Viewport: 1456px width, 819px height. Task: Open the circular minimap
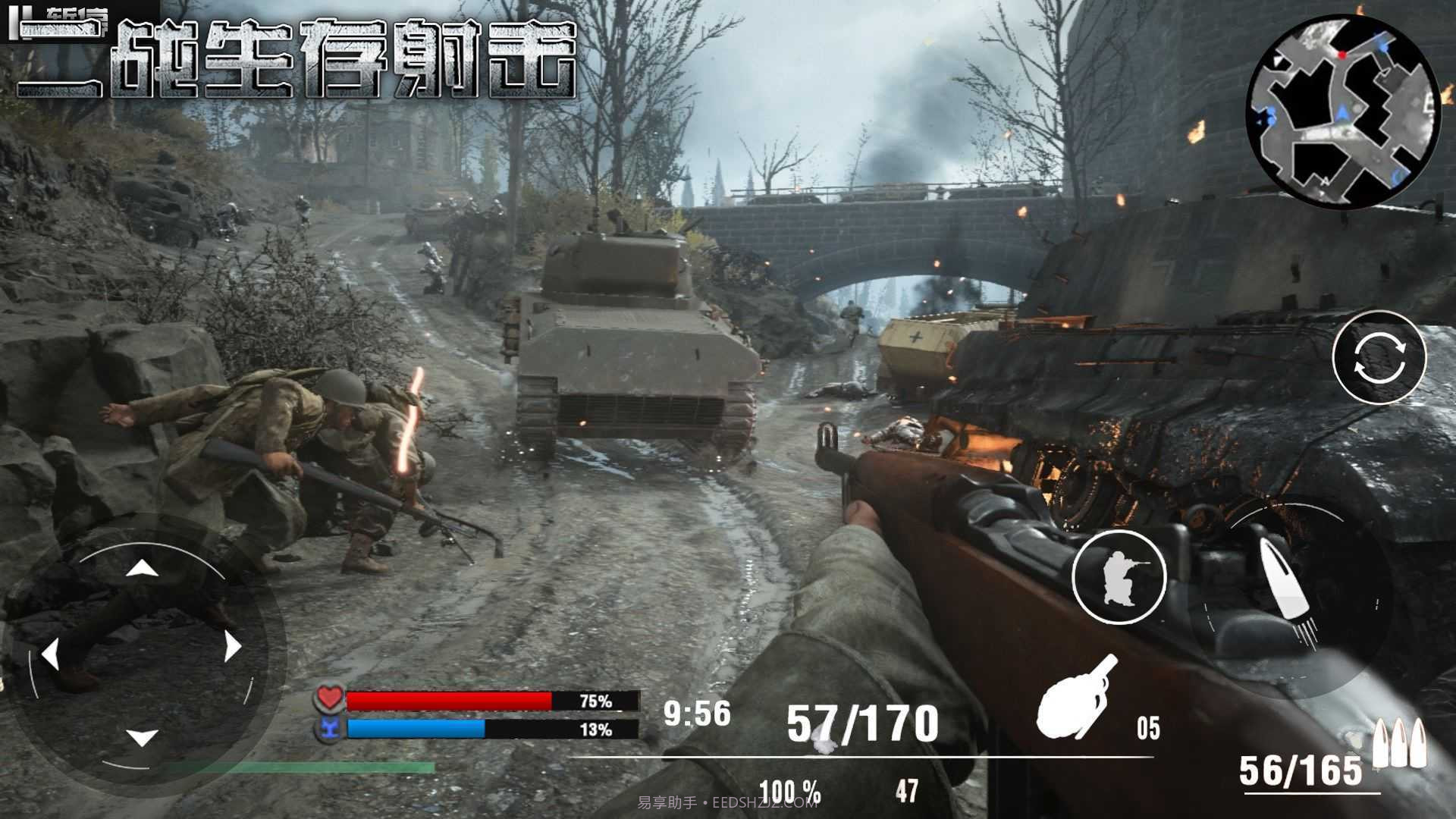pos(1342,112)
